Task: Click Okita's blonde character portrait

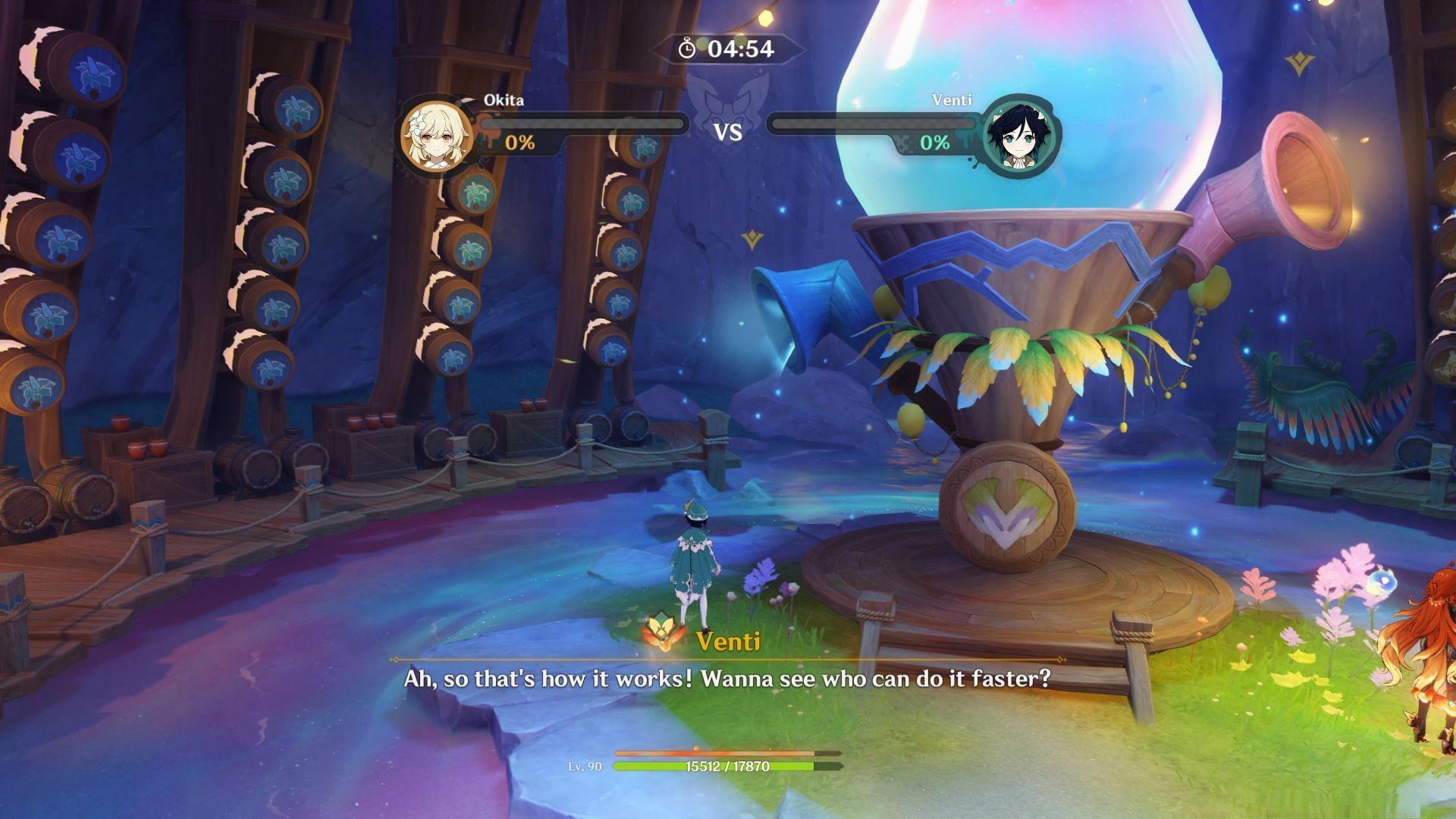Action: (438, 136)
